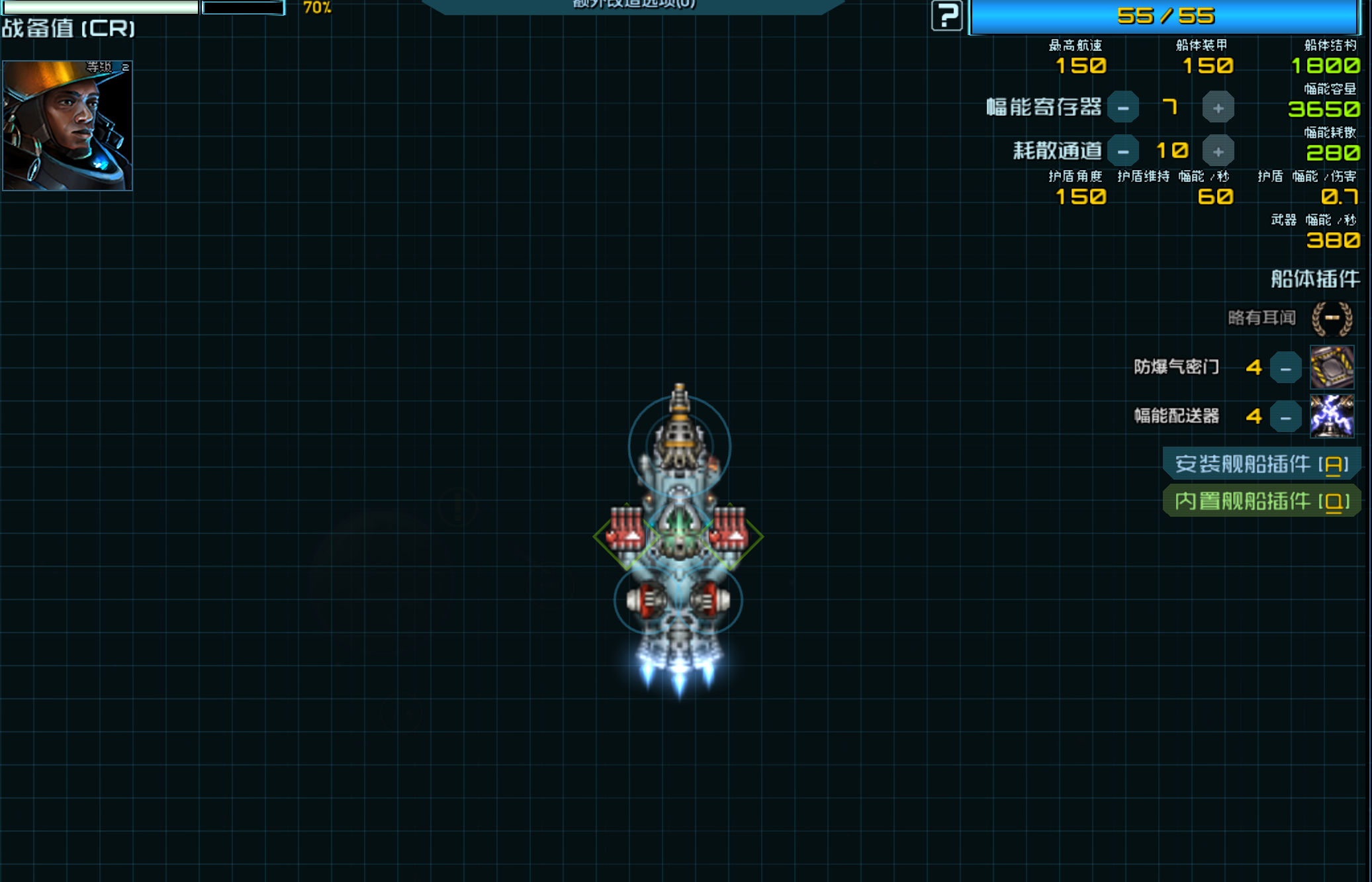The width and height of the screenshot is (1372, 882).
Task: Increase the 幅能寄存器 capacitor count
Action: pos(1218,108)
